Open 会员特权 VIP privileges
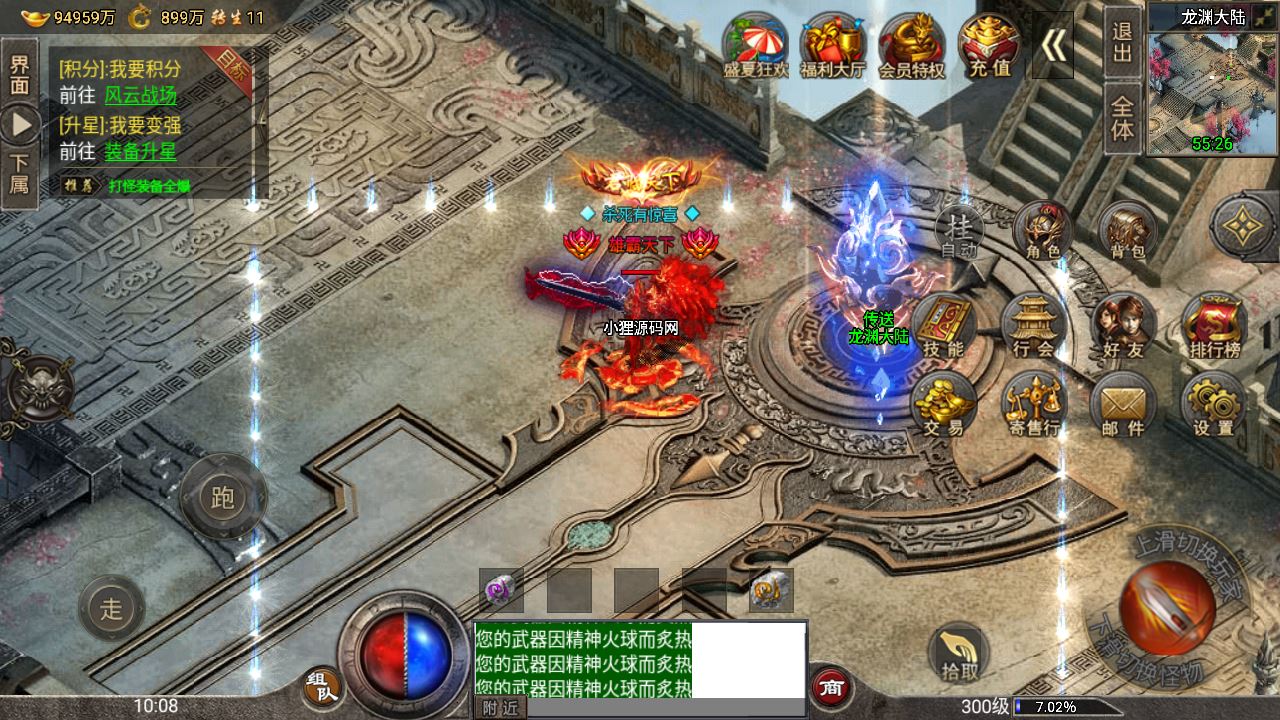The image size is (1280, 720). pos(911,46)
